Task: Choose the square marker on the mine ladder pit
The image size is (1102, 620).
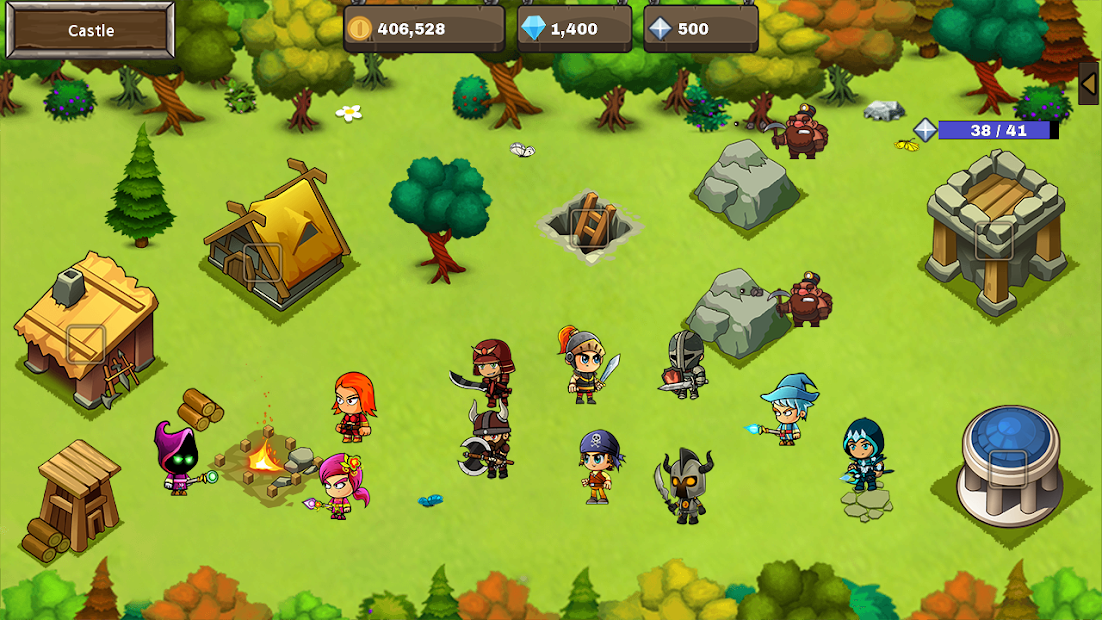Action: 588,227
